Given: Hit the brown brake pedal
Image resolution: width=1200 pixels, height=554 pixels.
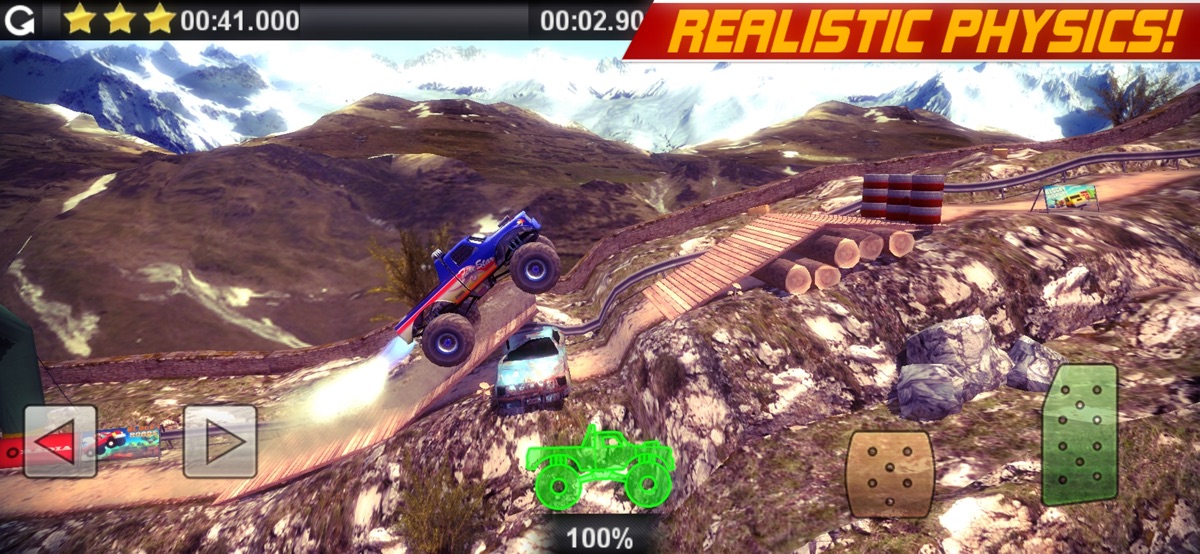Looking at the screenshot, I should (x=890, y=474).
